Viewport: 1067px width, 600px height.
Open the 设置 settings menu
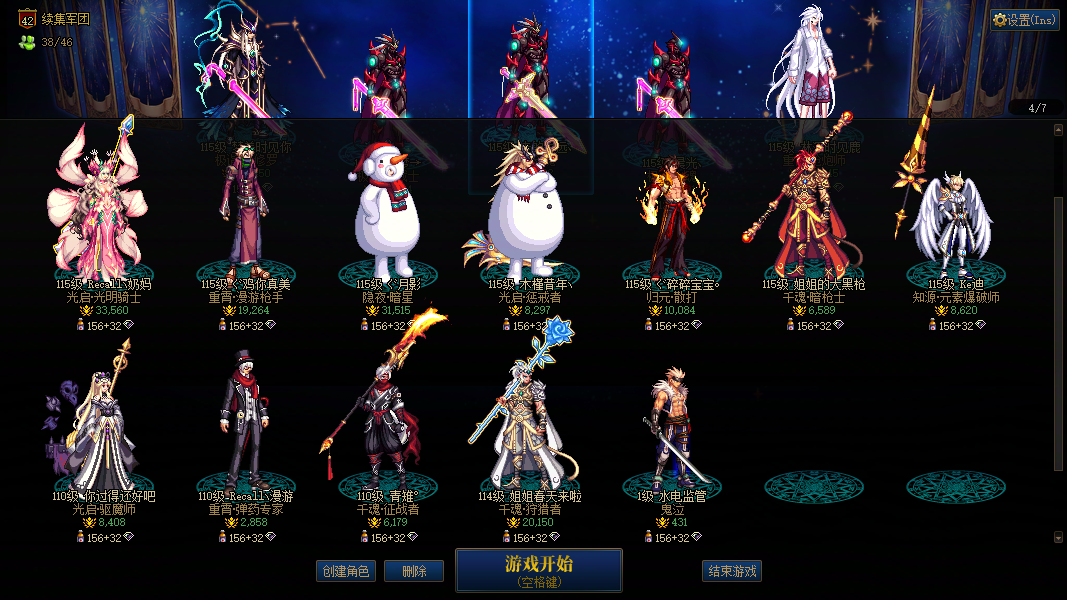tap(1025, 20)
